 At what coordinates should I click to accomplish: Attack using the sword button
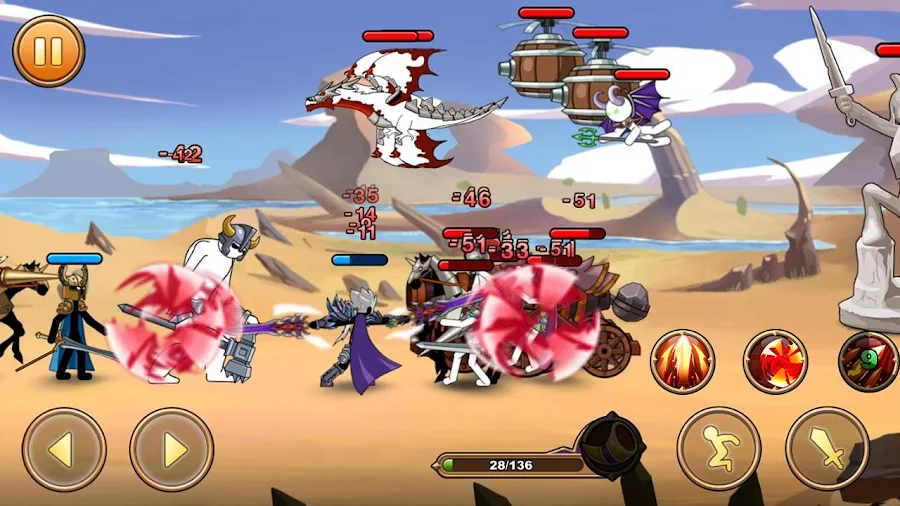click(827, 448)
